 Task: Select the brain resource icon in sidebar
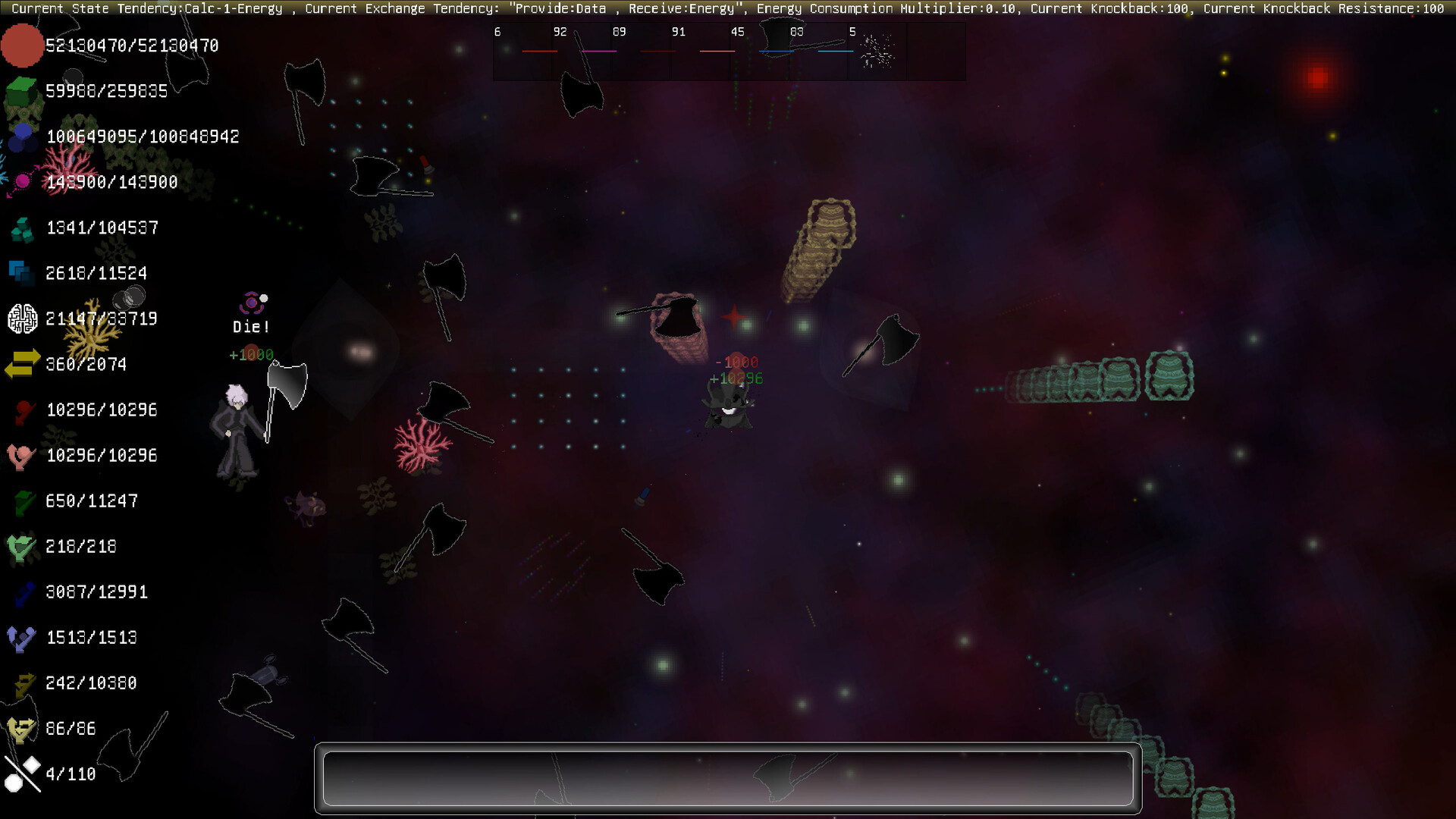[x=21, y=318]
